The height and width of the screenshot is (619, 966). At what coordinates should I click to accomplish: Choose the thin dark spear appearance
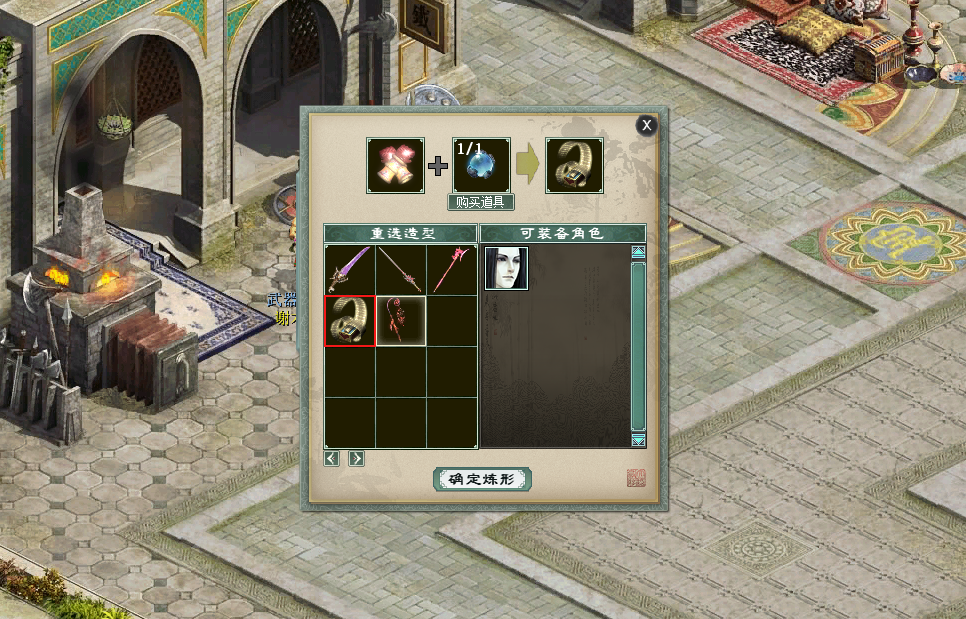tap(401, 269)
